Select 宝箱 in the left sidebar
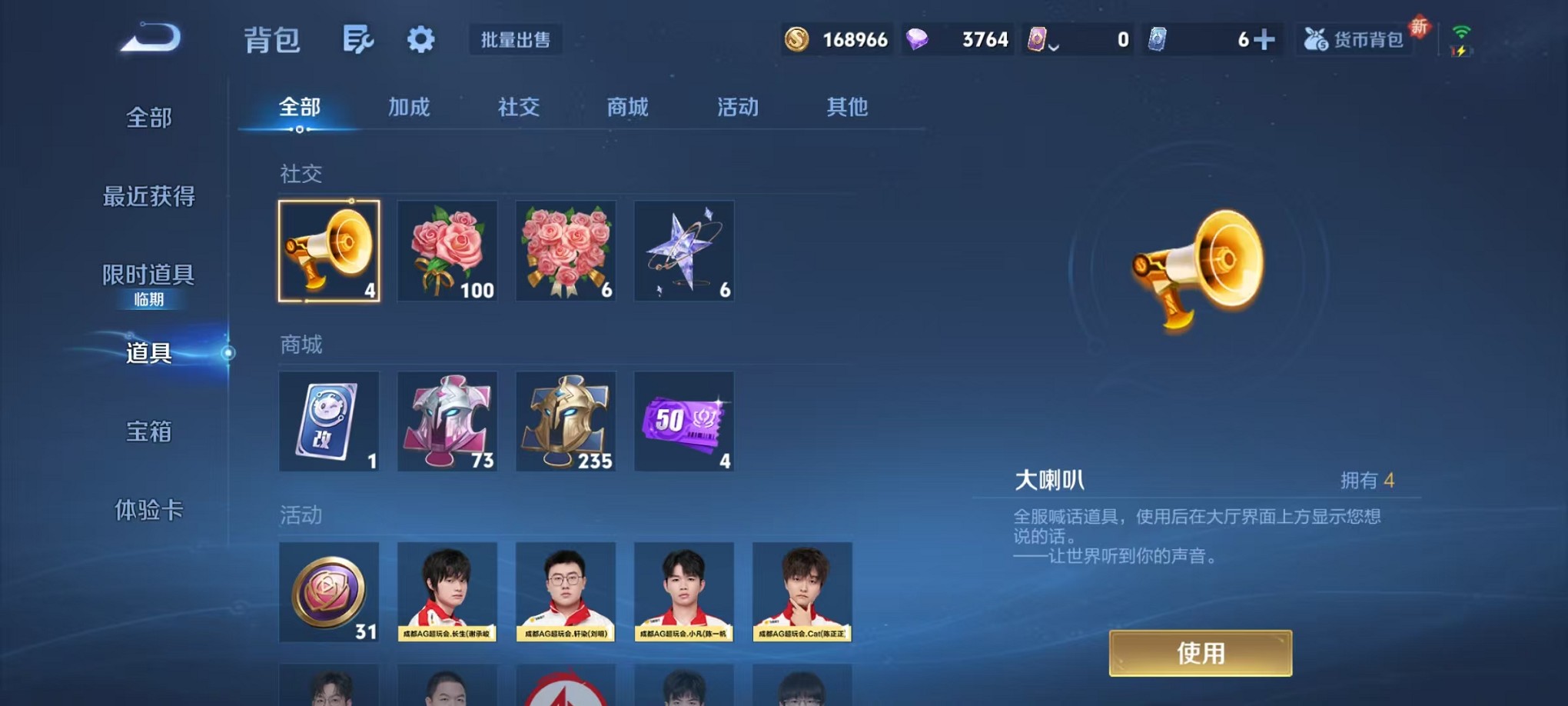The image size is (1568, 706). (148, 433)
